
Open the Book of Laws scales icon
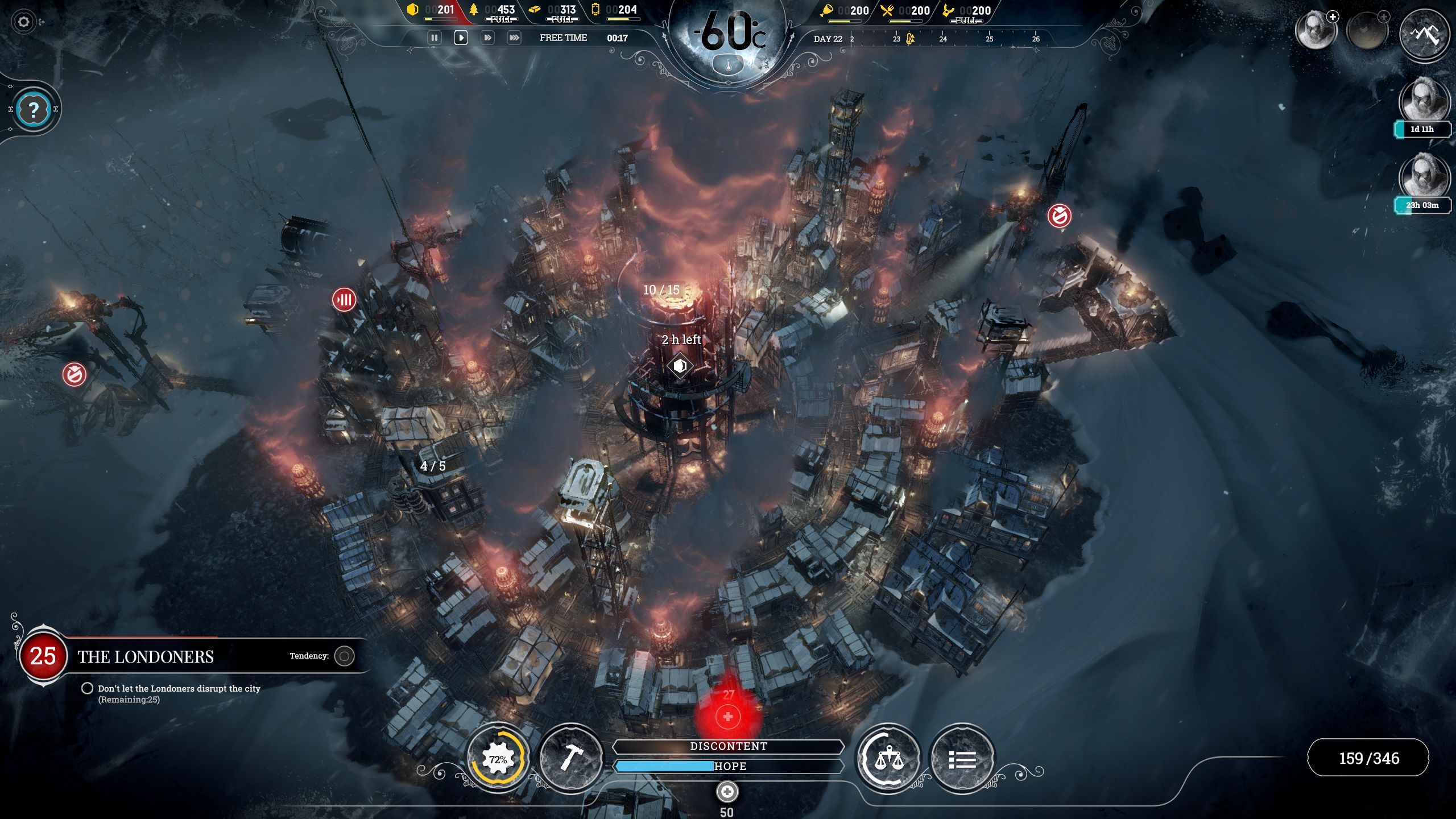[888, 759]
